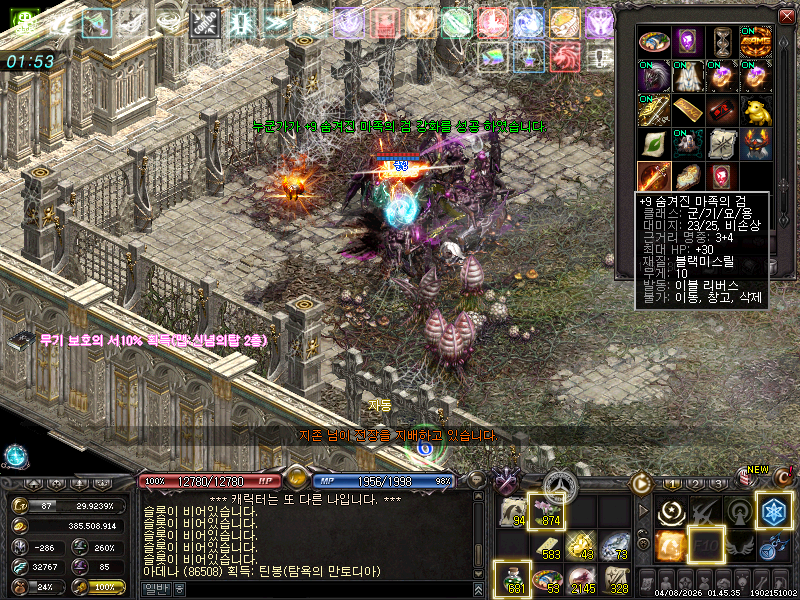Image resolution: width=800 pixels, height=600 pixels.
Task: Switch to skill bar page 3
Action: click(x=719, y=485)
